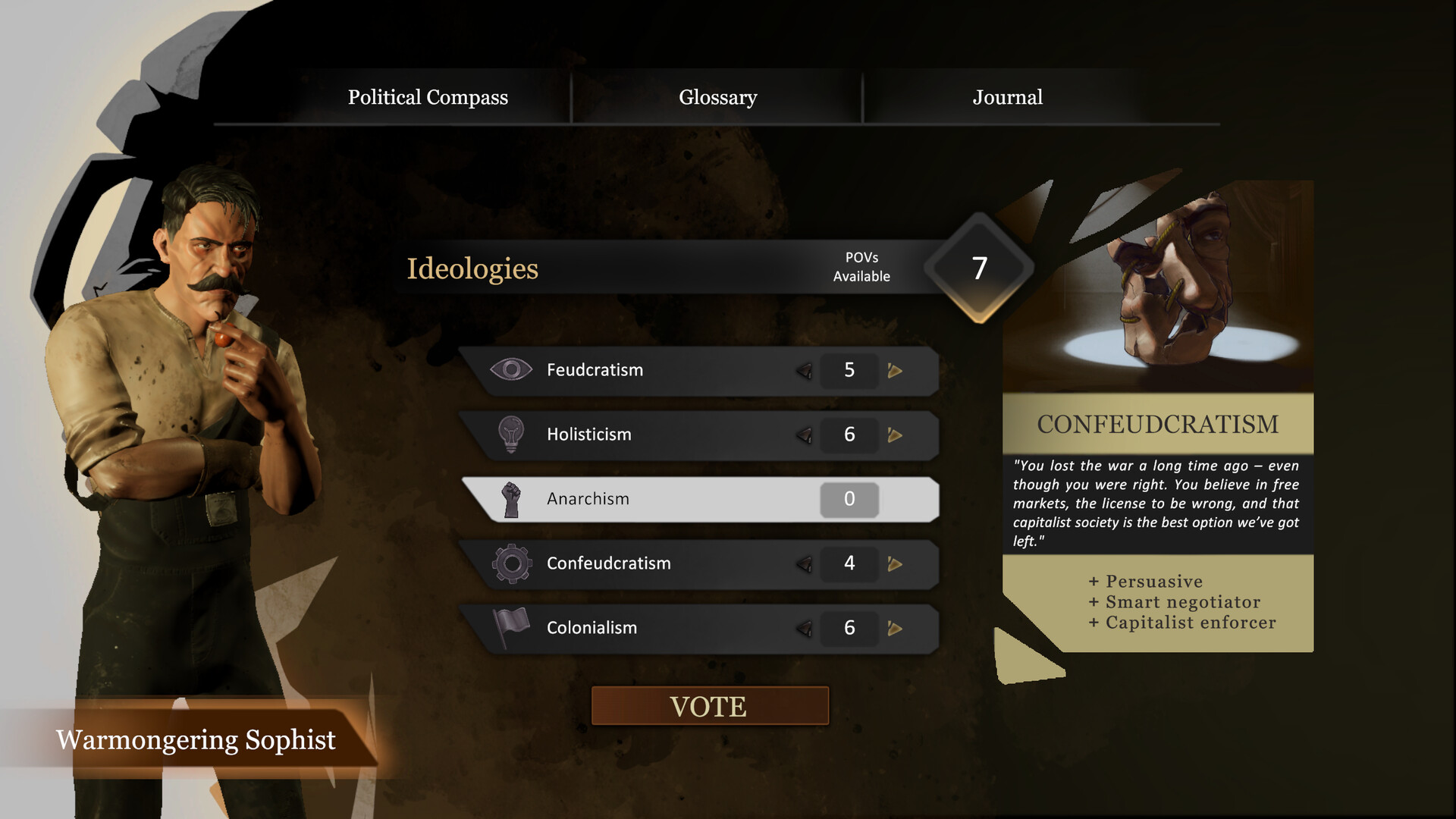Remove a point from Confeudcratism
The width and height of the screenshot is (1456, 819).
805,564
